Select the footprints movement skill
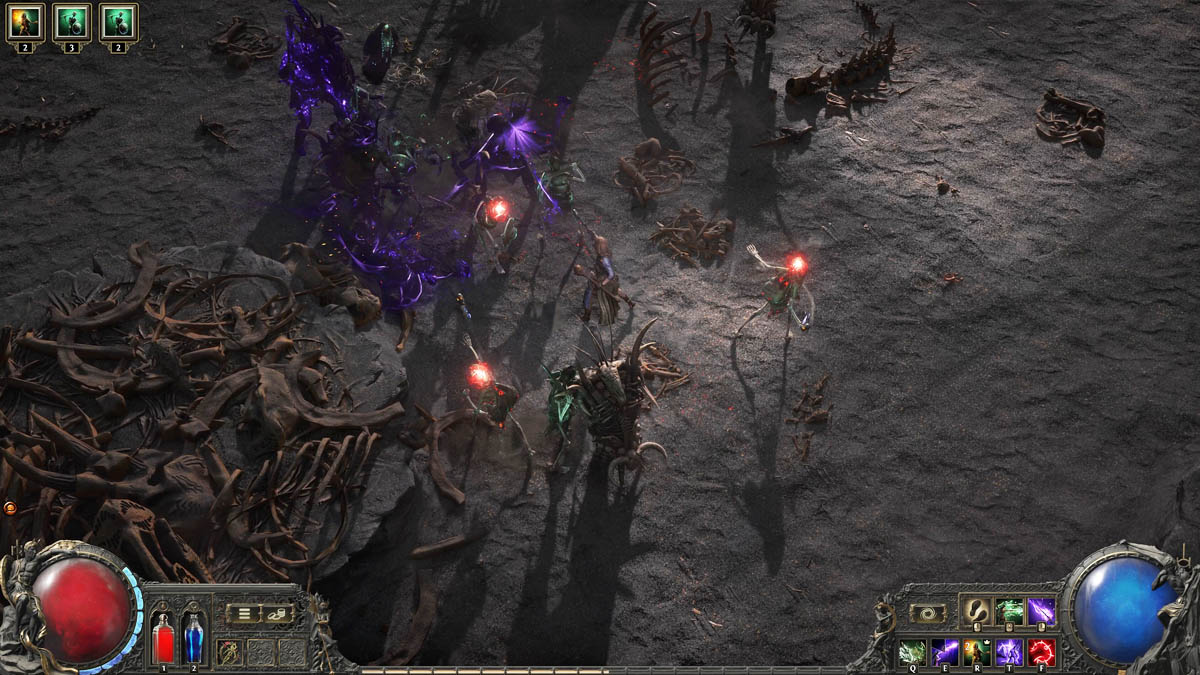The width and height of the screenshot is (1200, 675). click(975, 612)
